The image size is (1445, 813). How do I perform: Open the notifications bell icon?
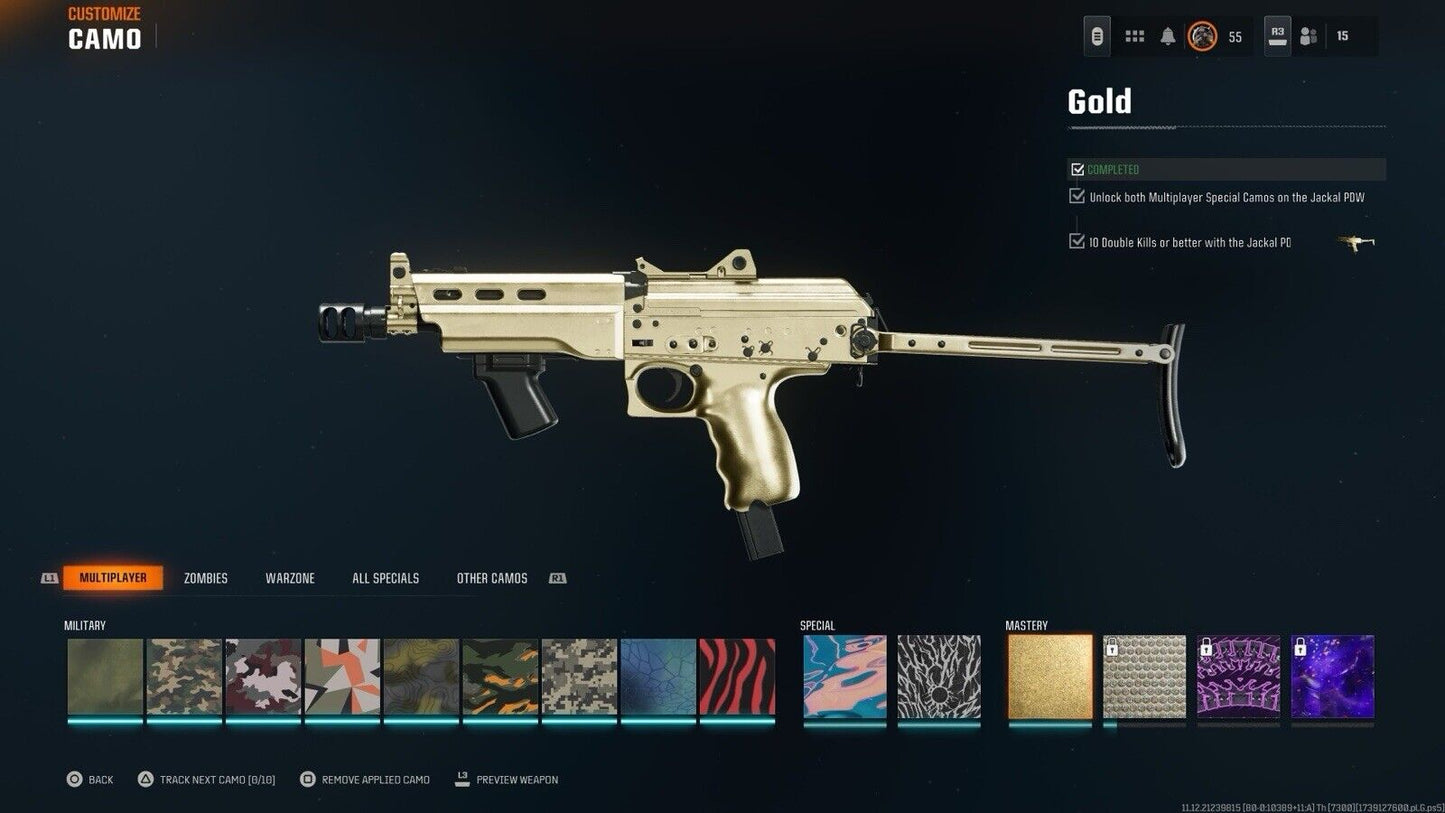(1168, 35)
